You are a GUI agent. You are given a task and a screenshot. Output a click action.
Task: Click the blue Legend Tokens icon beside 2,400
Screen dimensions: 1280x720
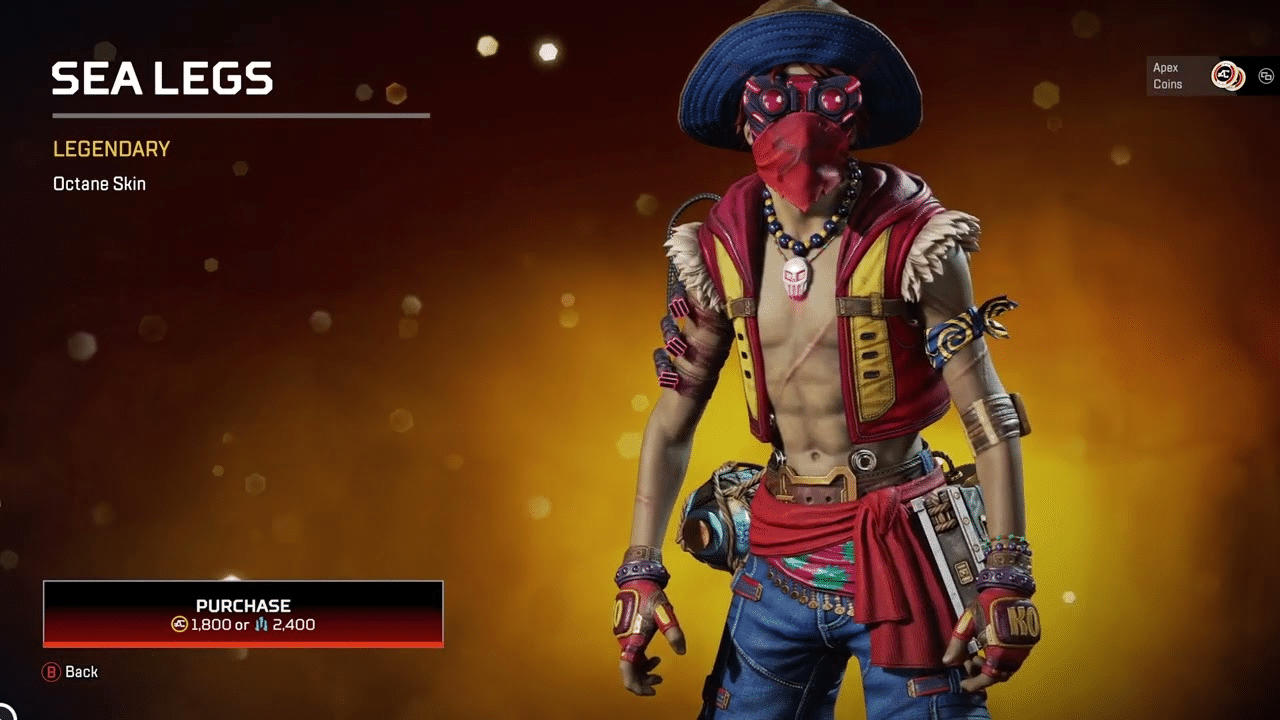[262, 624]
